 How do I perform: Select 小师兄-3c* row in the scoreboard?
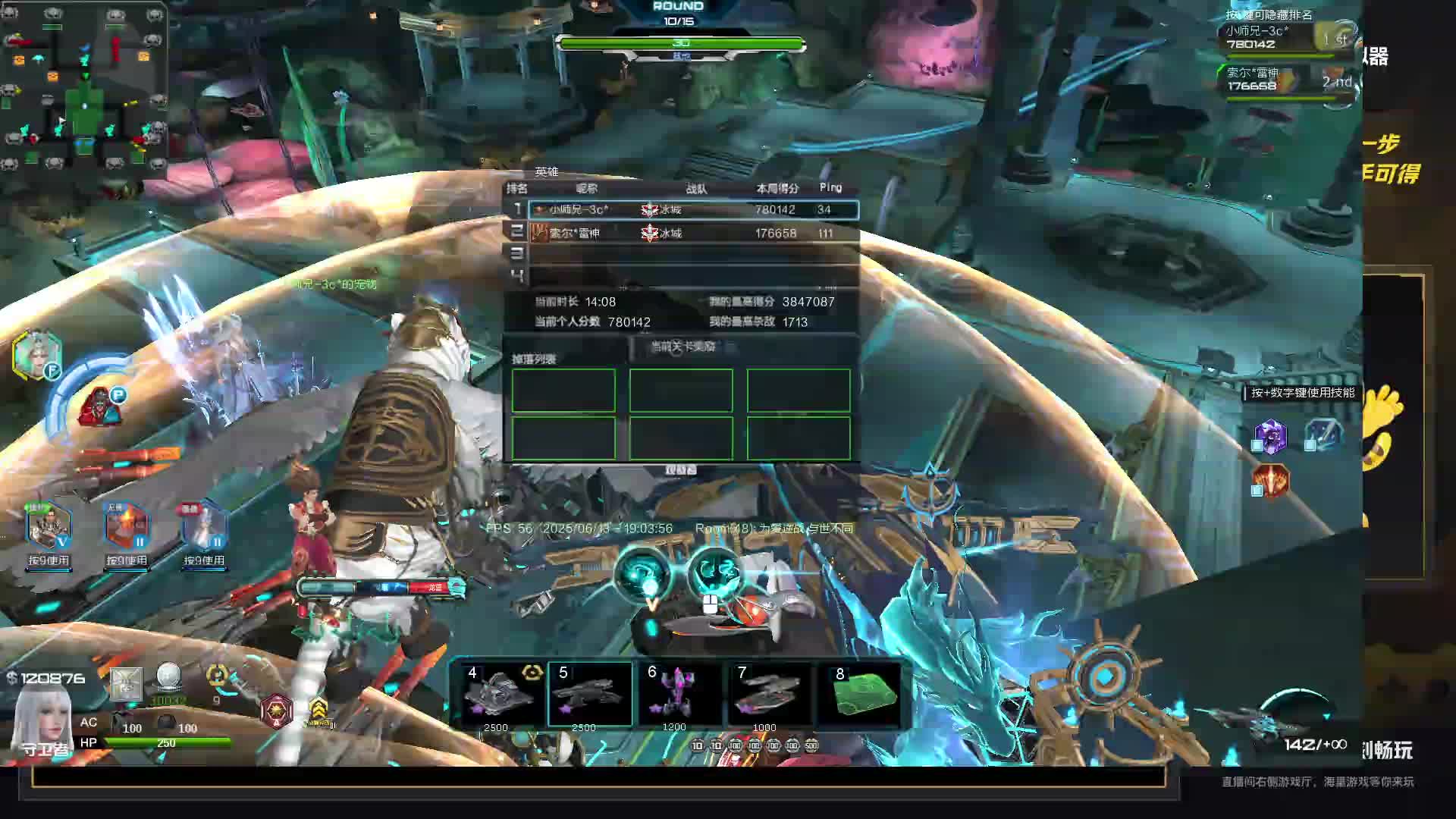click(x=693, y=210)
